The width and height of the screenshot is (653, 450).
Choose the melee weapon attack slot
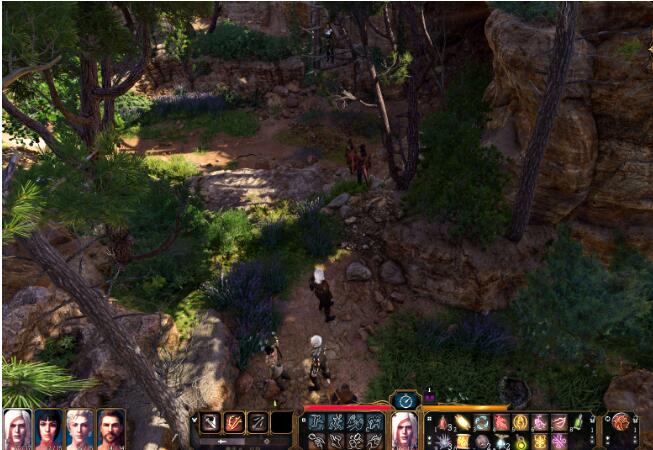tap(211, 422)
